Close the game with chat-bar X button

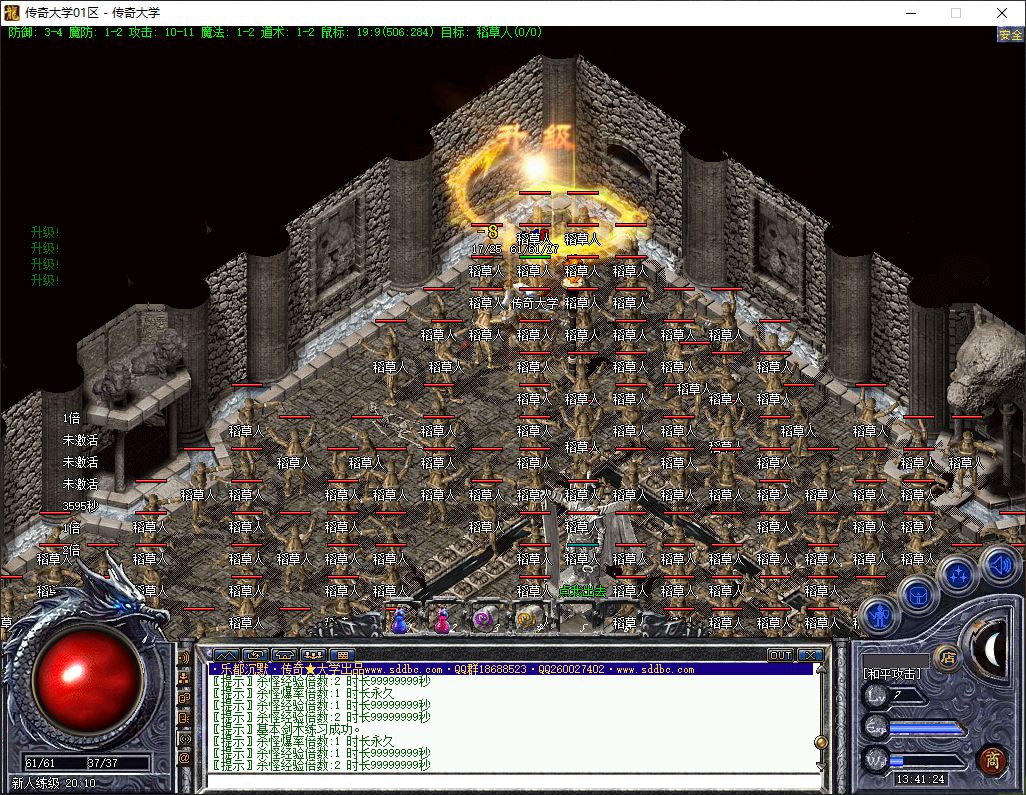pyautogui.click(x=810, y=655)
